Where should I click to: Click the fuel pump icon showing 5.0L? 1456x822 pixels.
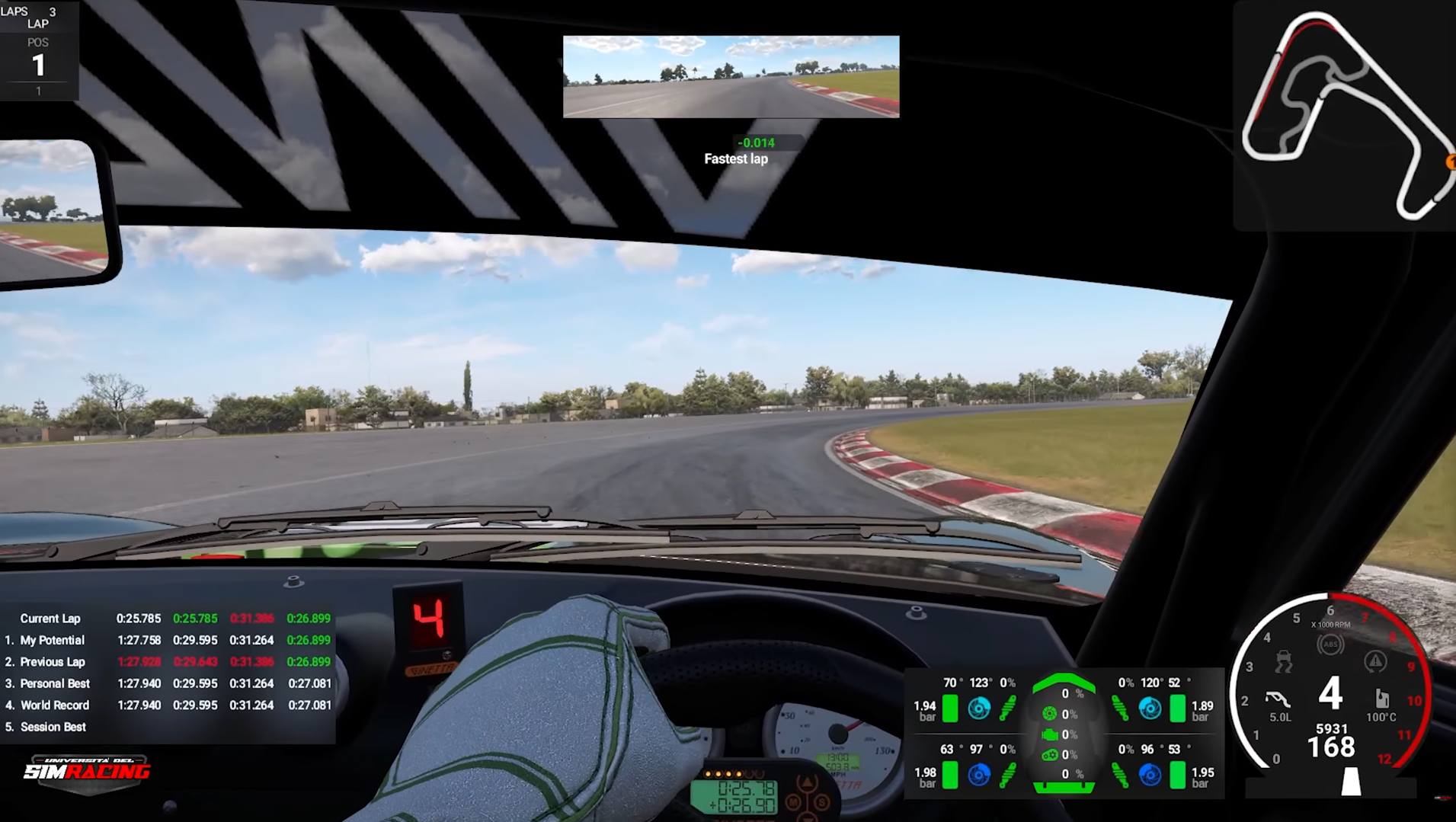1277,699
